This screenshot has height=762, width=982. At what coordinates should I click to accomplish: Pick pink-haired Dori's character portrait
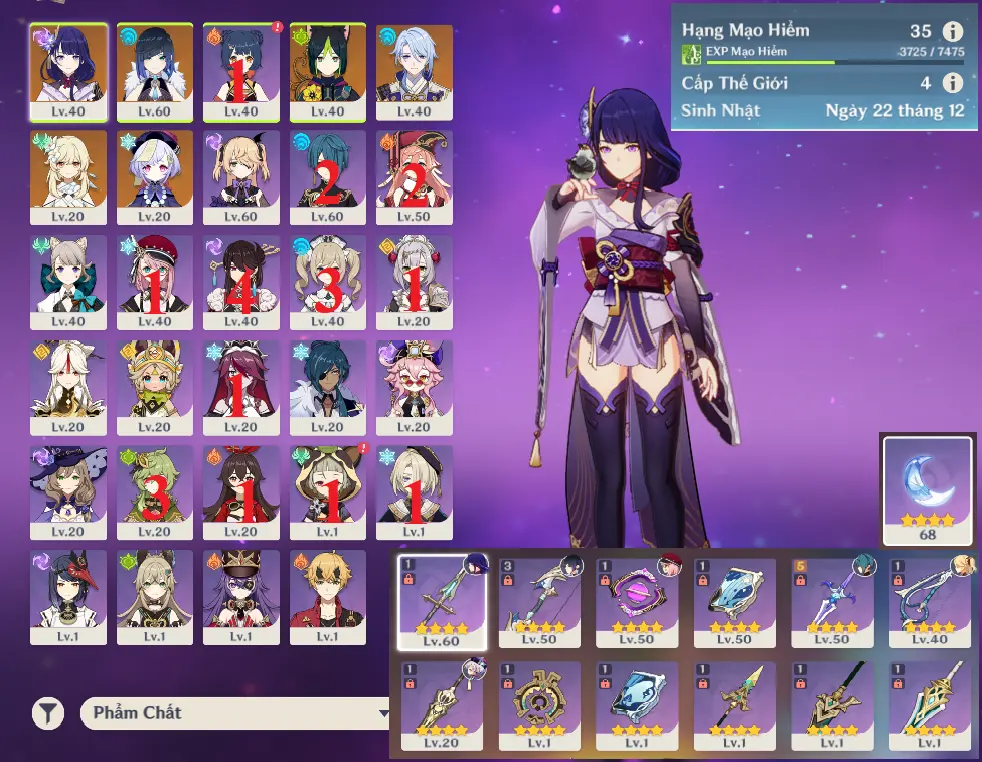414,387
